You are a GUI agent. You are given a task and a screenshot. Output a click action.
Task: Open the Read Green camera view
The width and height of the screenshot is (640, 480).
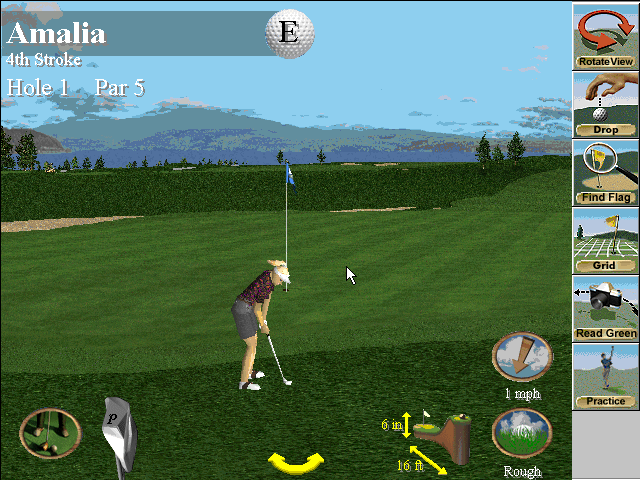[606, 308]
